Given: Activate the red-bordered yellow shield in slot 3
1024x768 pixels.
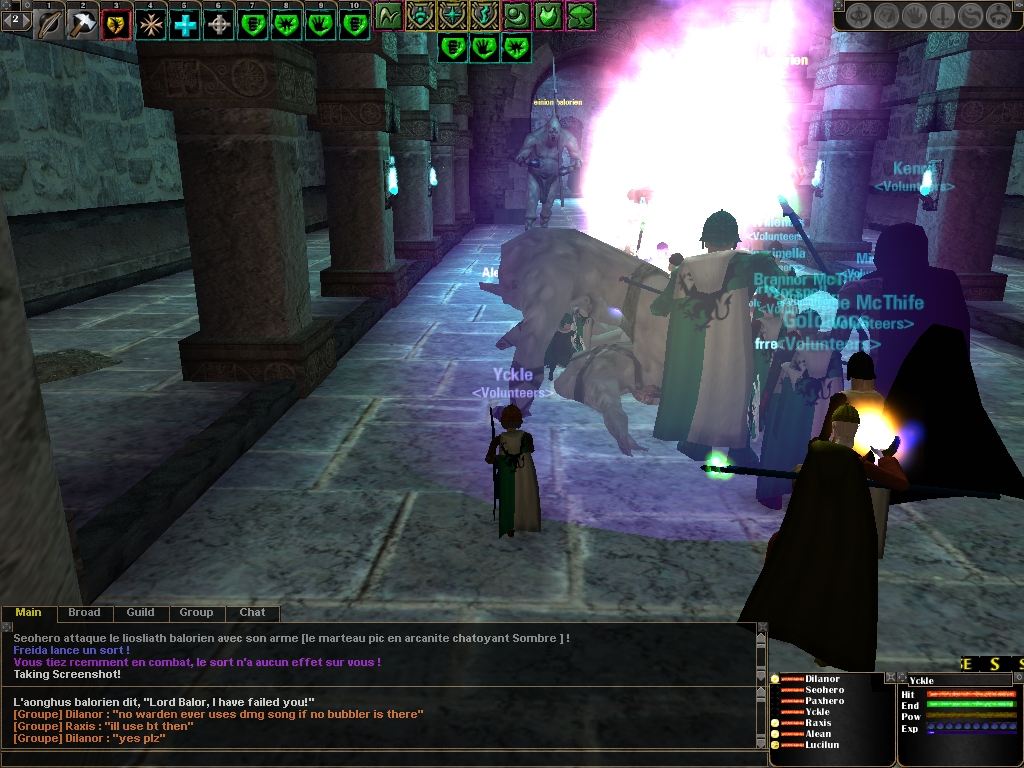Looking at the screenshot, I should tap(117, 23).
